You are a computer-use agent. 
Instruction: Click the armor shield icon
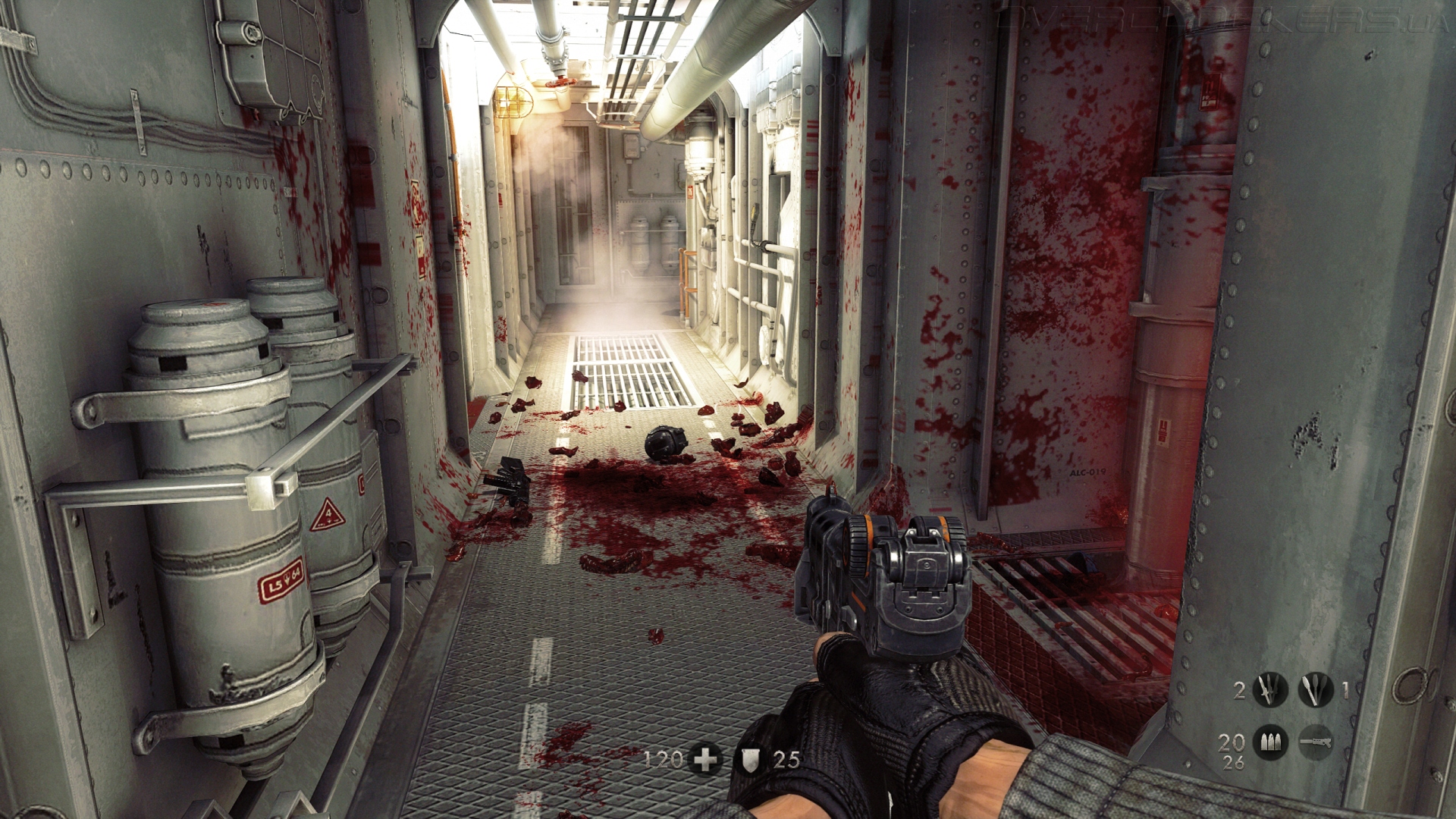pyautogui.click(x=750, y=759)
